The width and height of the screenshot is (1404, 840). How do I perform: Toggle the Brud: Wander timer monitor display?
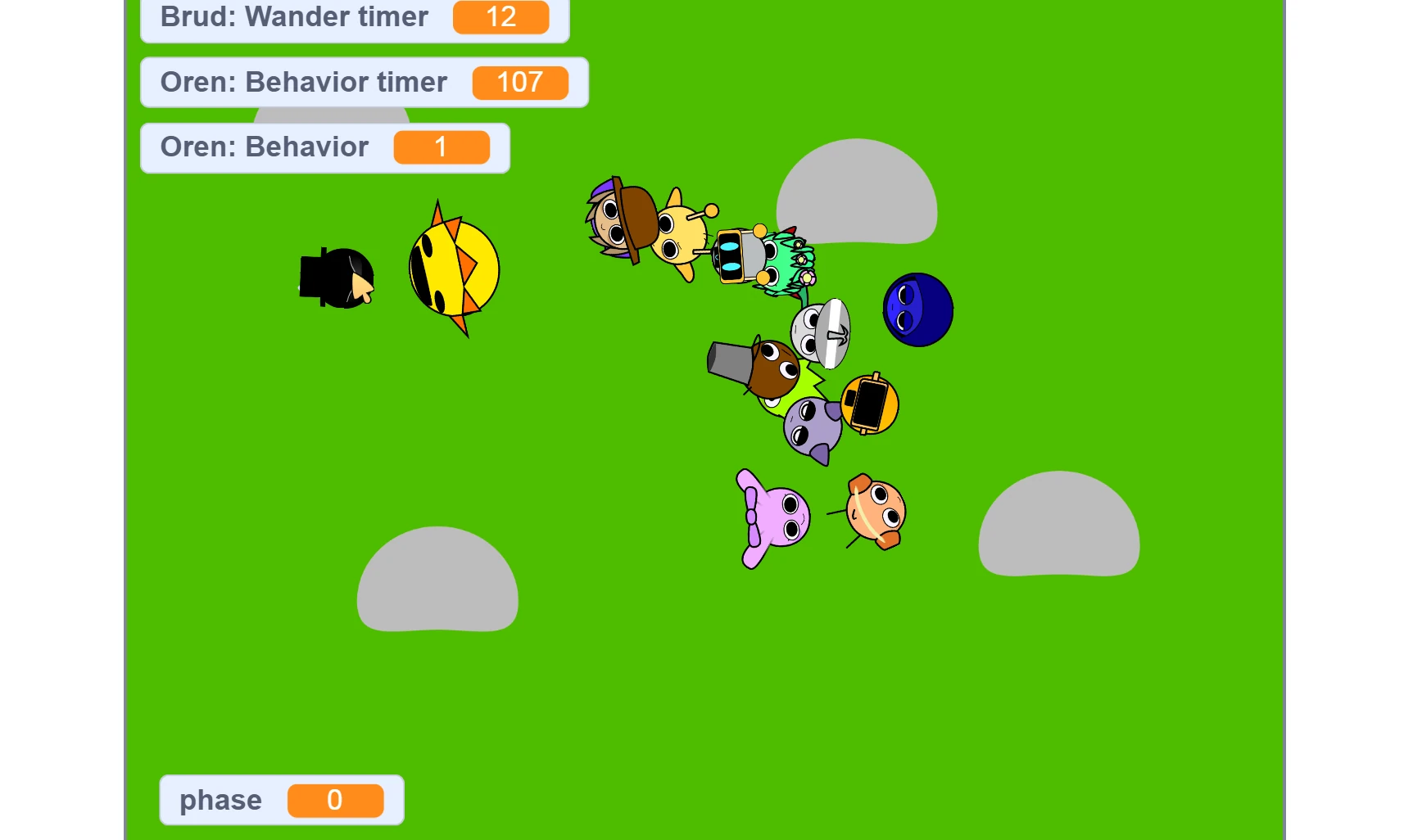[352, 17]
